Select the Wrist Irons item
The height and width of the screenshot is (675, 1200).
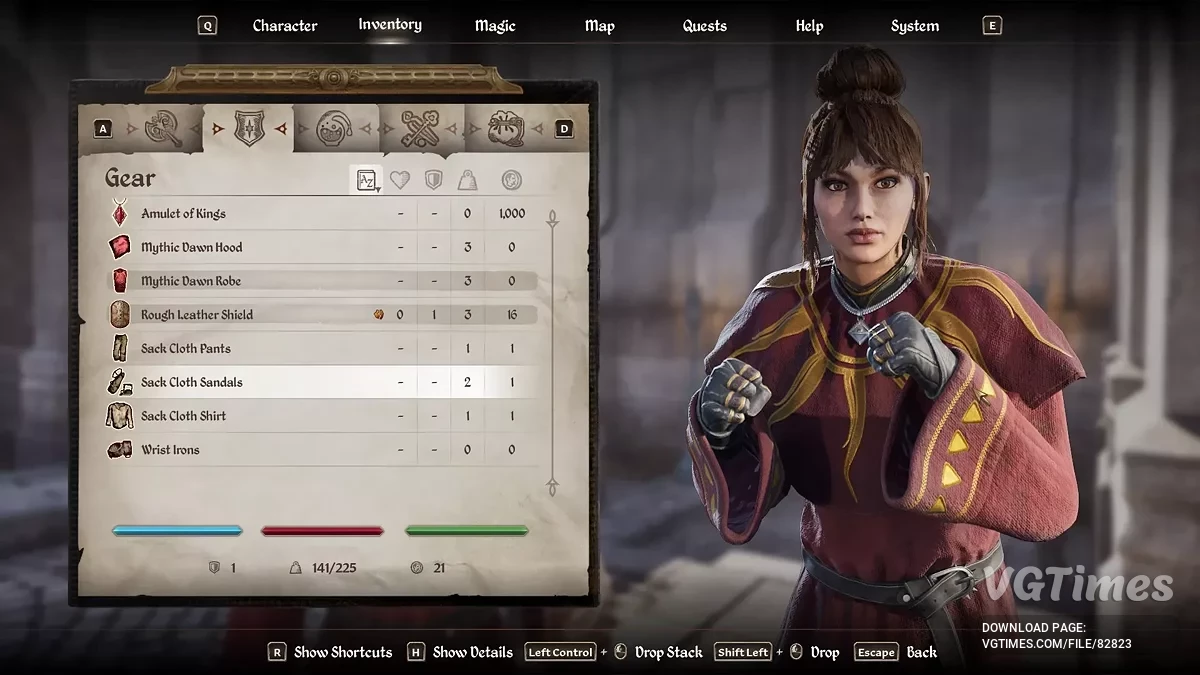pyautogui.click(x=170, y=450)
